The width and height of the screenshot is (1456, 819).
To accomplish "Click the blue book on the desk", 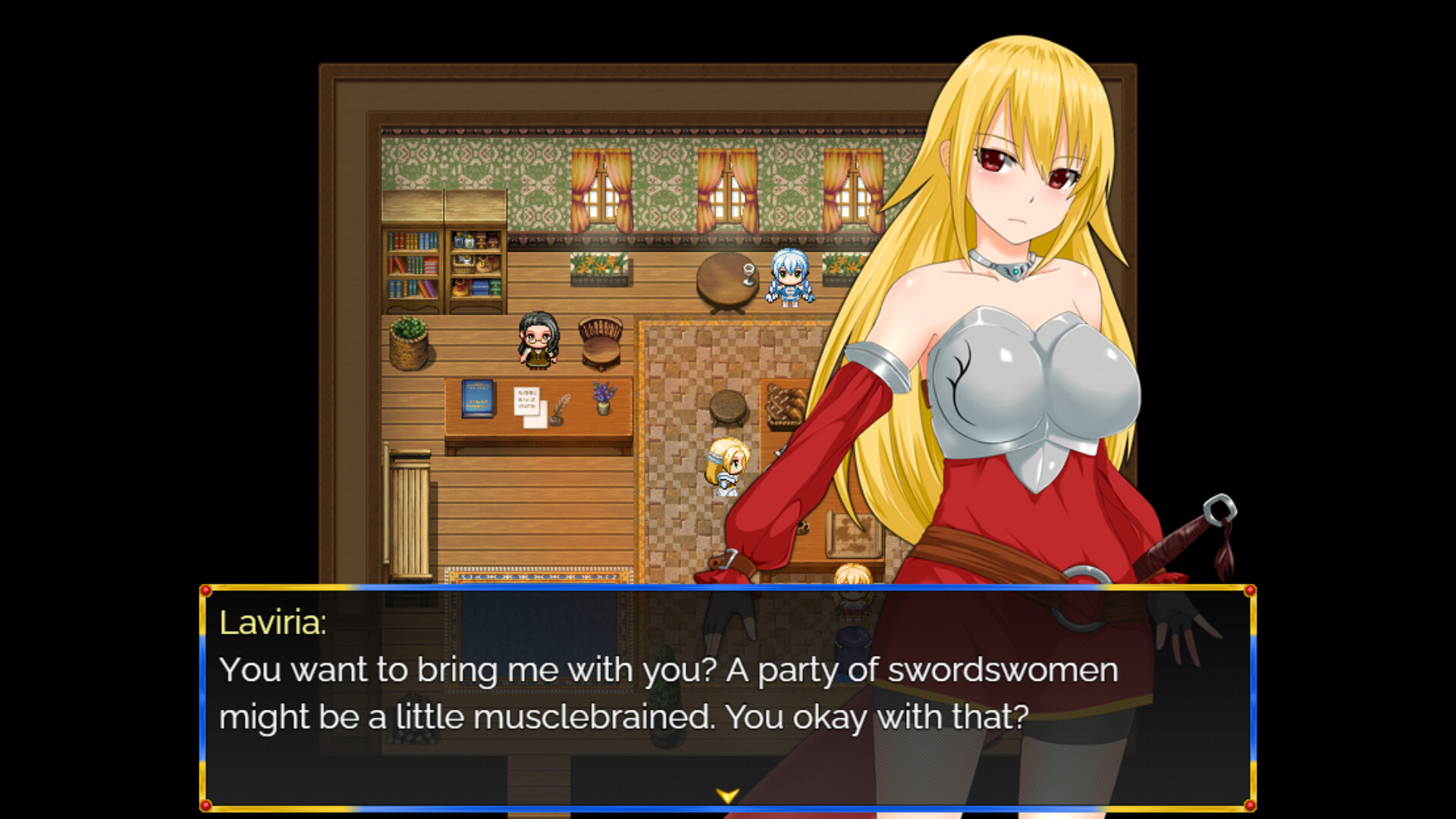I will pos(477,400).
